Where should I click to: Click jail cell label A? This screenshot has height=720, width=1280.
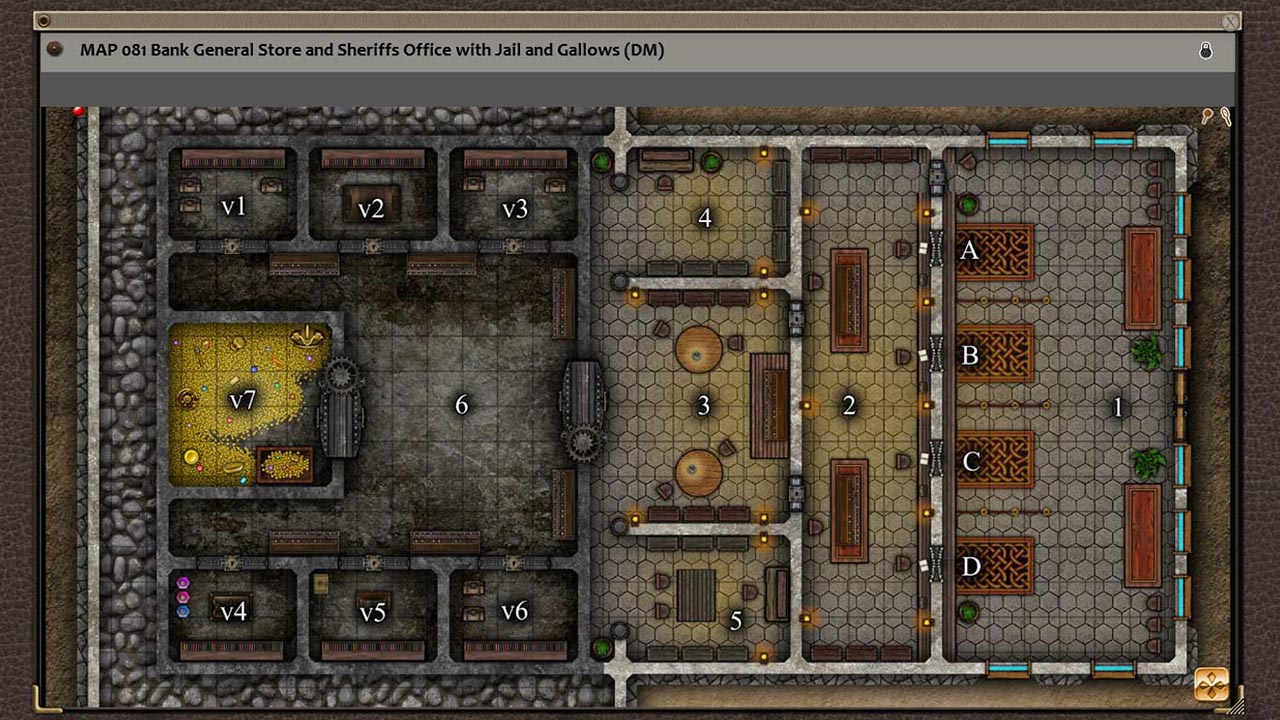pyautogui.click(x=968, y=251)
